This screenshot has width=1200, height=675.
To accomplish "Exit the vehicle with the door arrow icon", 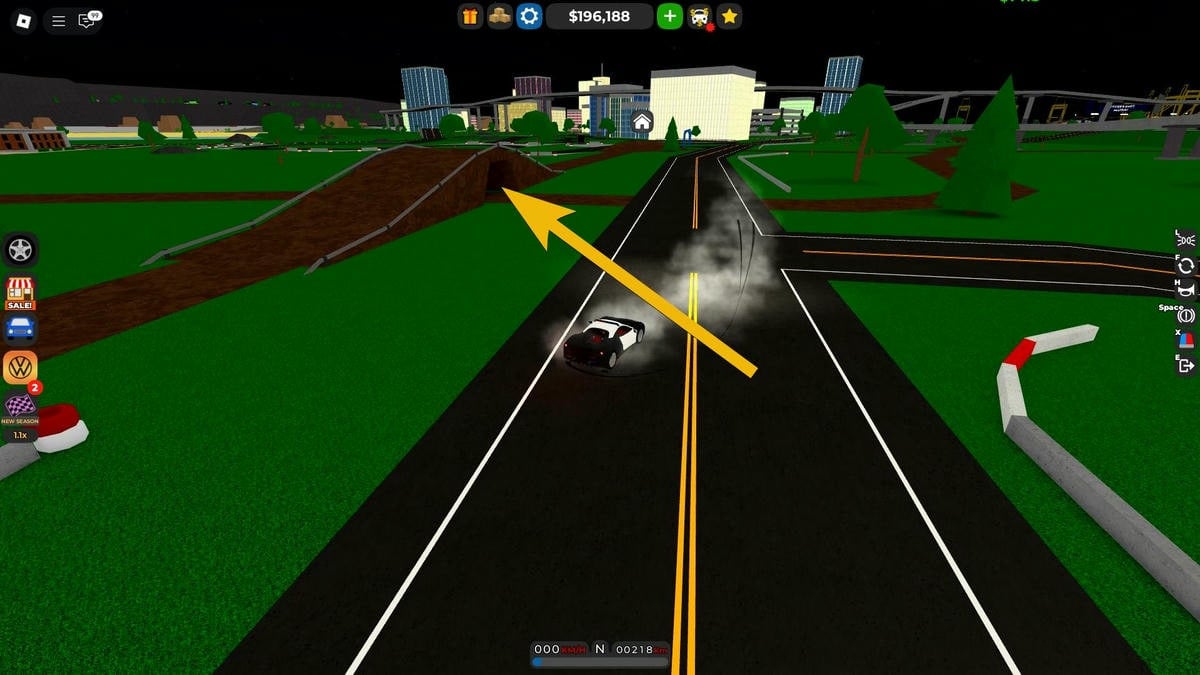I will [1186, 366].
